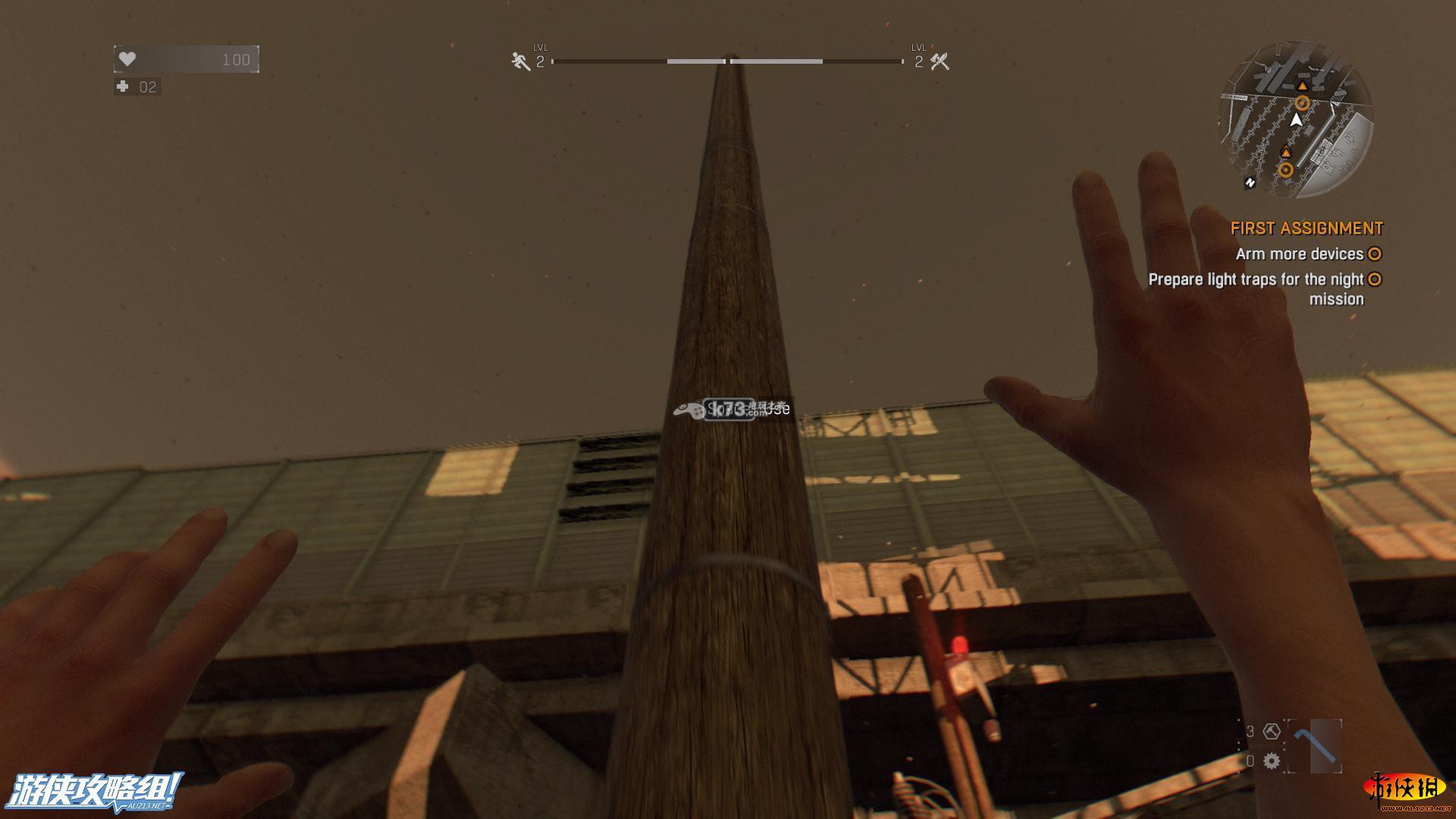This screenshot has height=819, width=1456.
Task: Click the Arm more devices objective
Action: tap(1299, 254)
